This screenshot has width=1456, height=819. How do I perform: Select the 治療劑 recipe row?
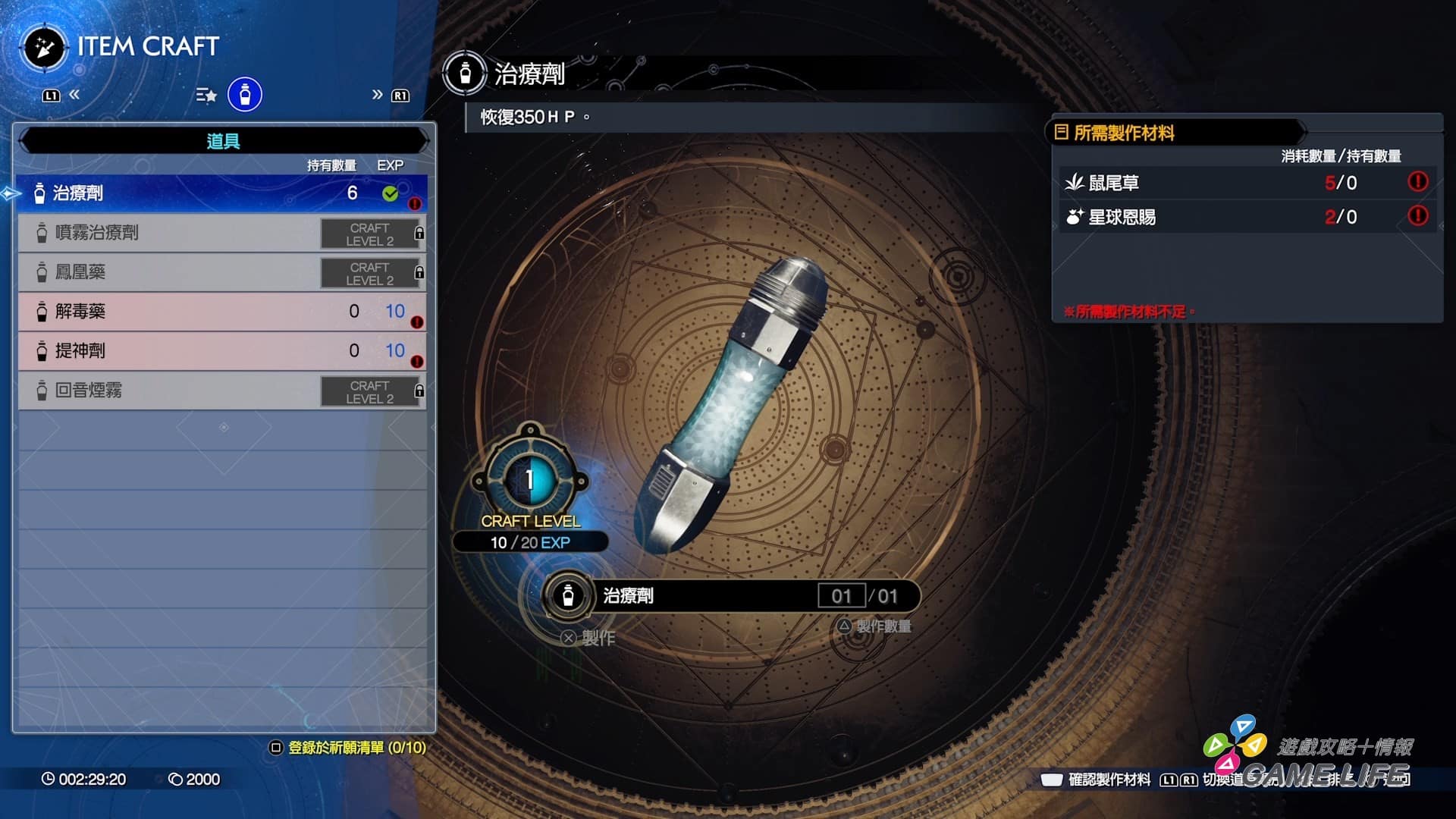click(x=221, y=193)
